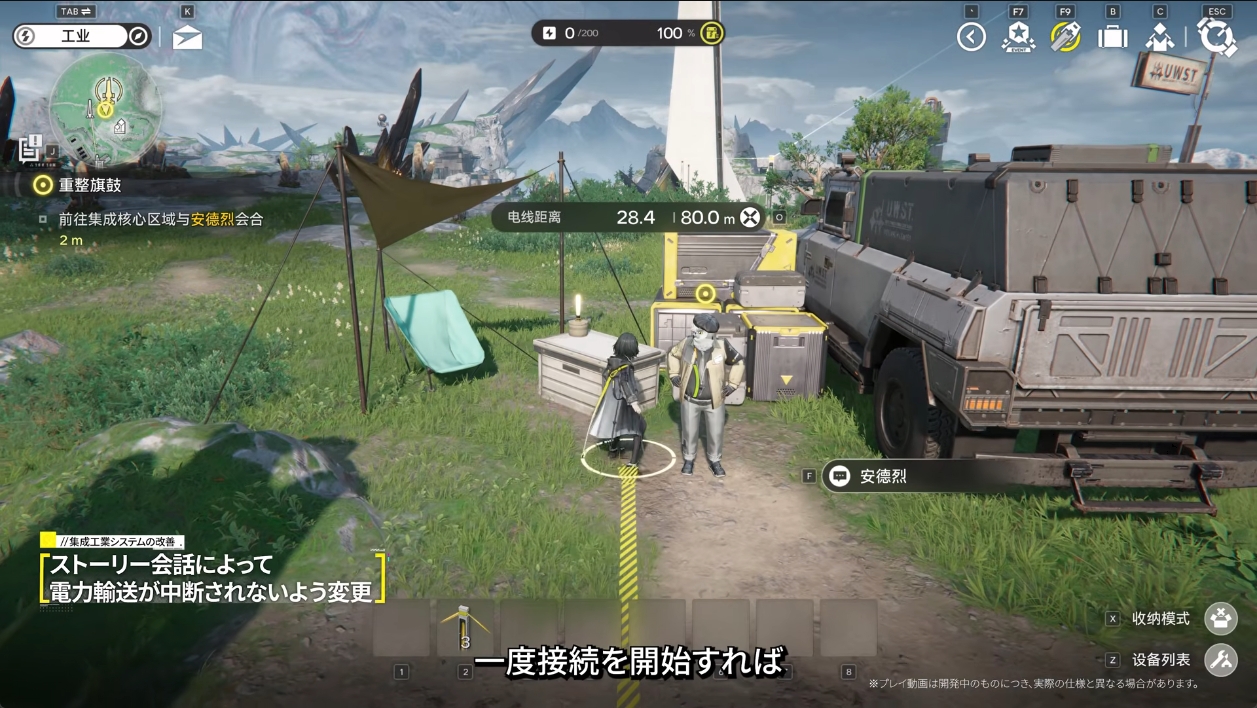This screenshot has height=708, width=1257.
Task: Open the mission log icon with exclamation mark
Action: 31,149
